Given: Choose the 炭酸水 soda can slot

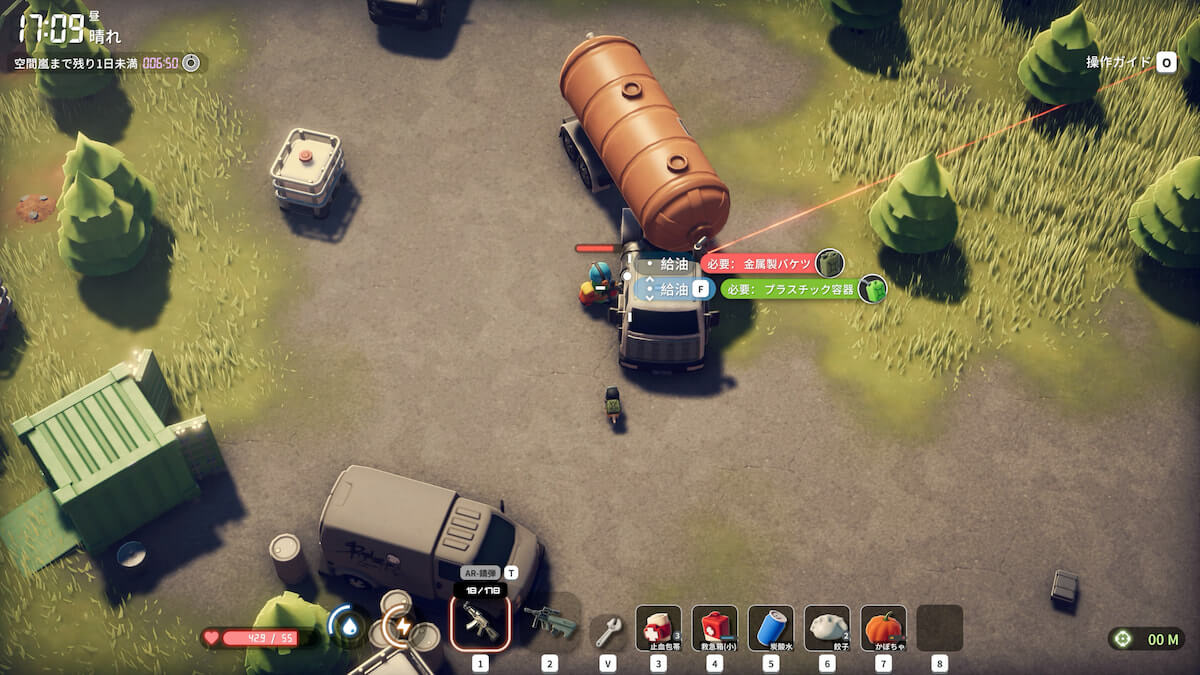Looking at the screenshot, I should tap(770, 627).
